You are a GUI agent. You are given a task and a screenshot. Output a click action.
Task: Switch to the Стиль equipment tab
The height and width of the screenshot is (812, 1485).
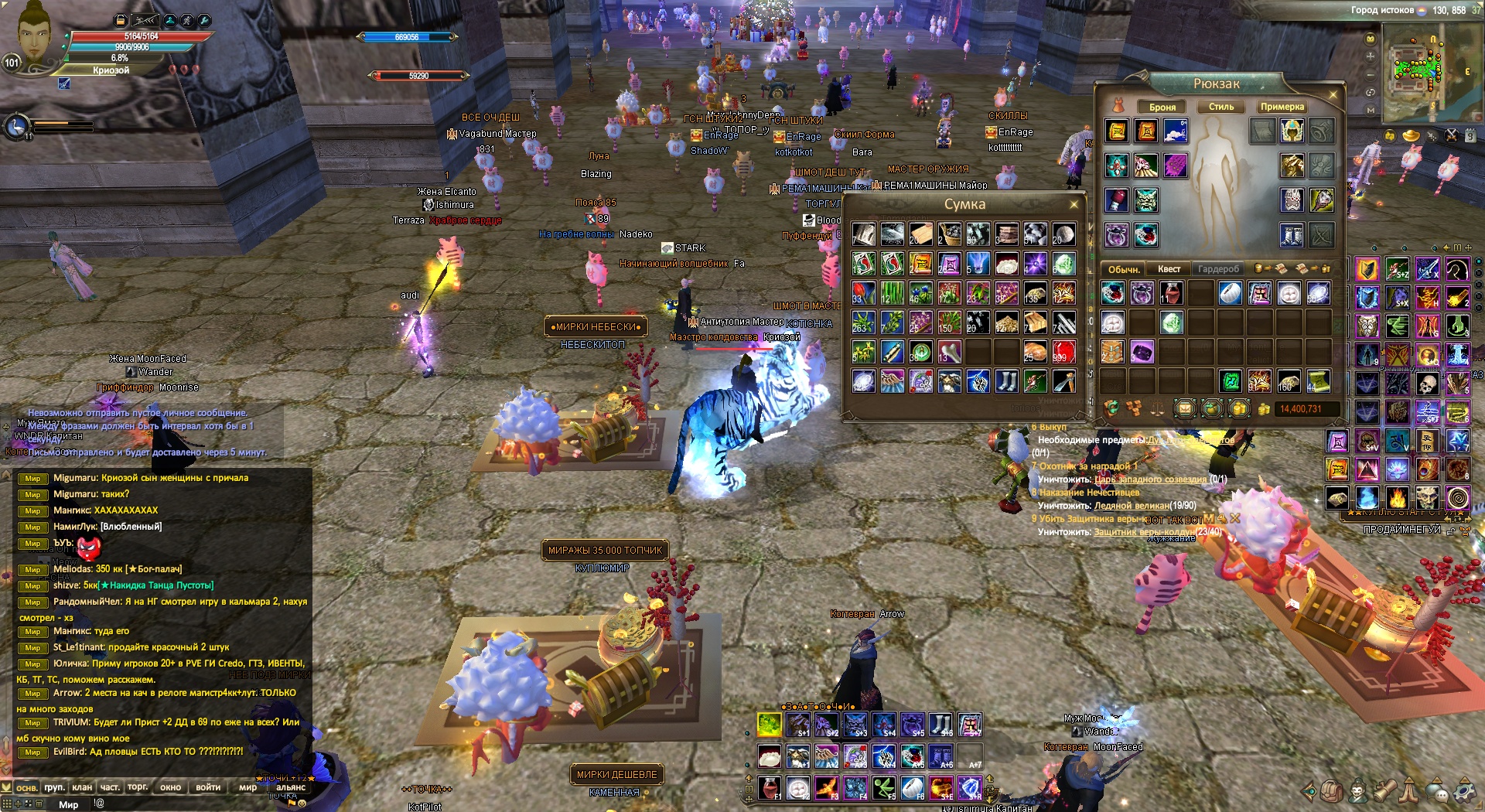[x=1221, y=107]
